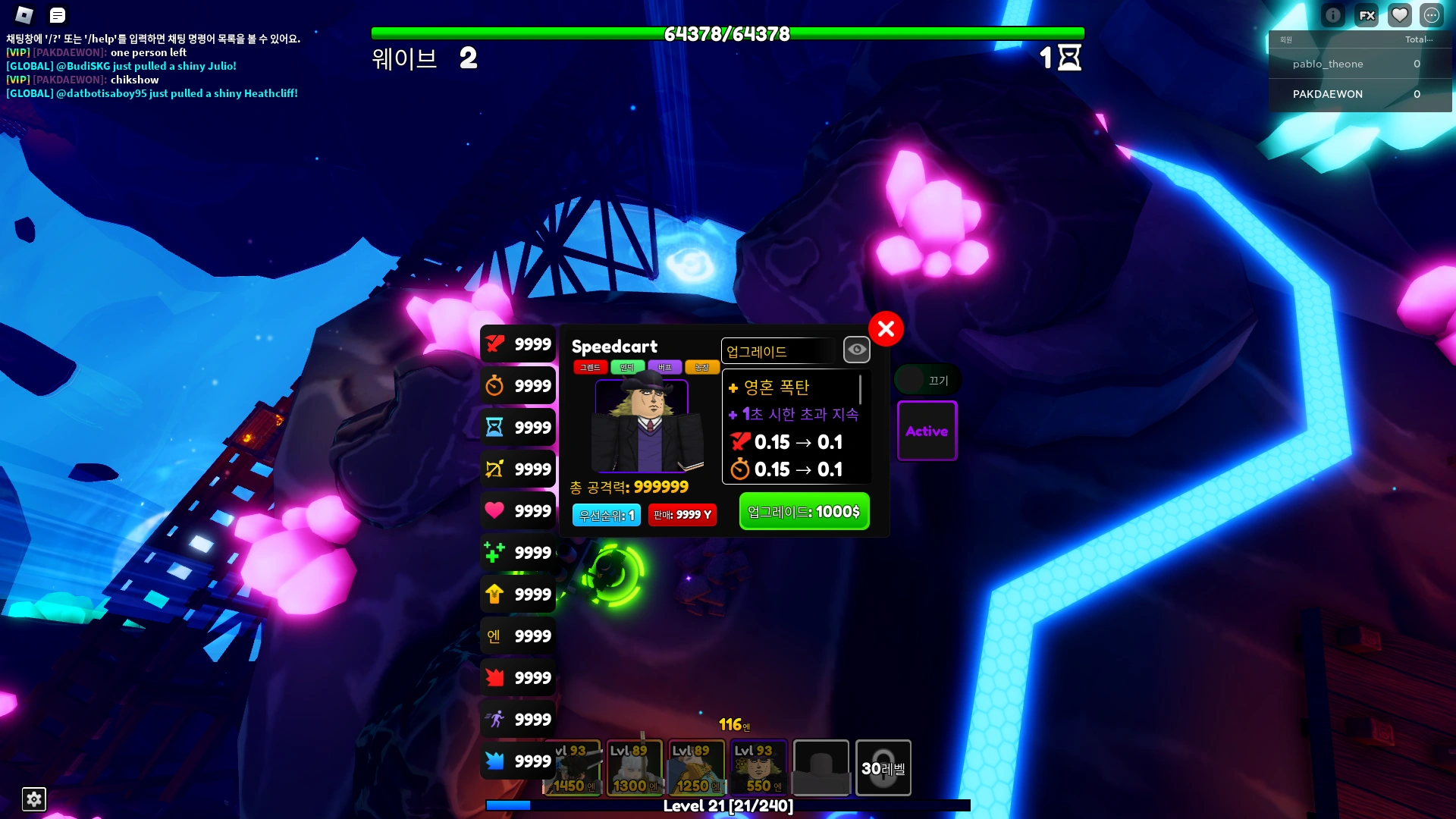This screenshot has height=819, width=1456.
Task: Click the red 판매: 9999 Y sell button
Action: pos(682,514)
